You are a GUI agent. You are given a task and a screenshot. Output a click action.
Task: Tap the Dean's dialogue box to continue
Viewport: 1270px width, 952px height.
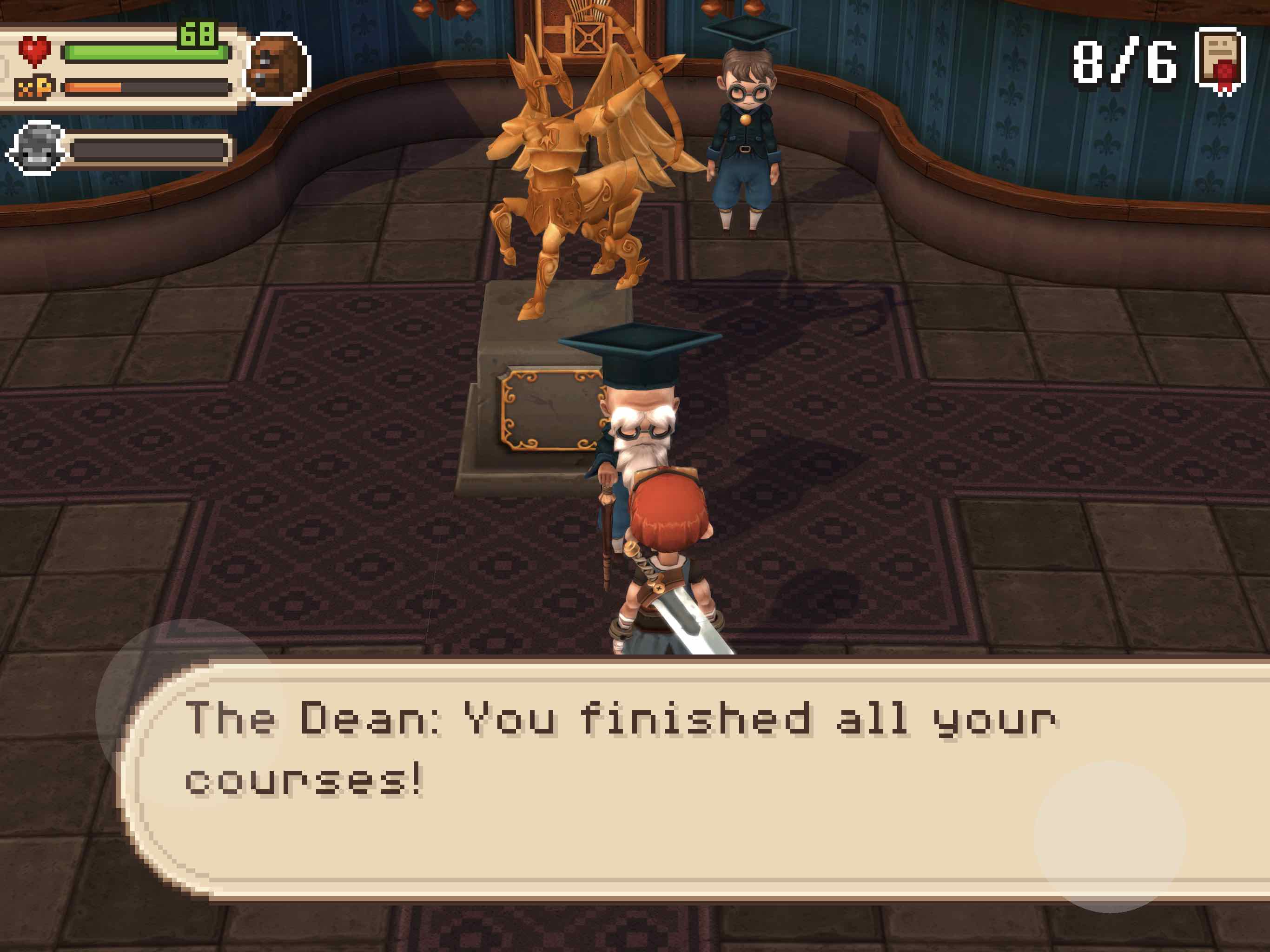click(x=689, y=781)
